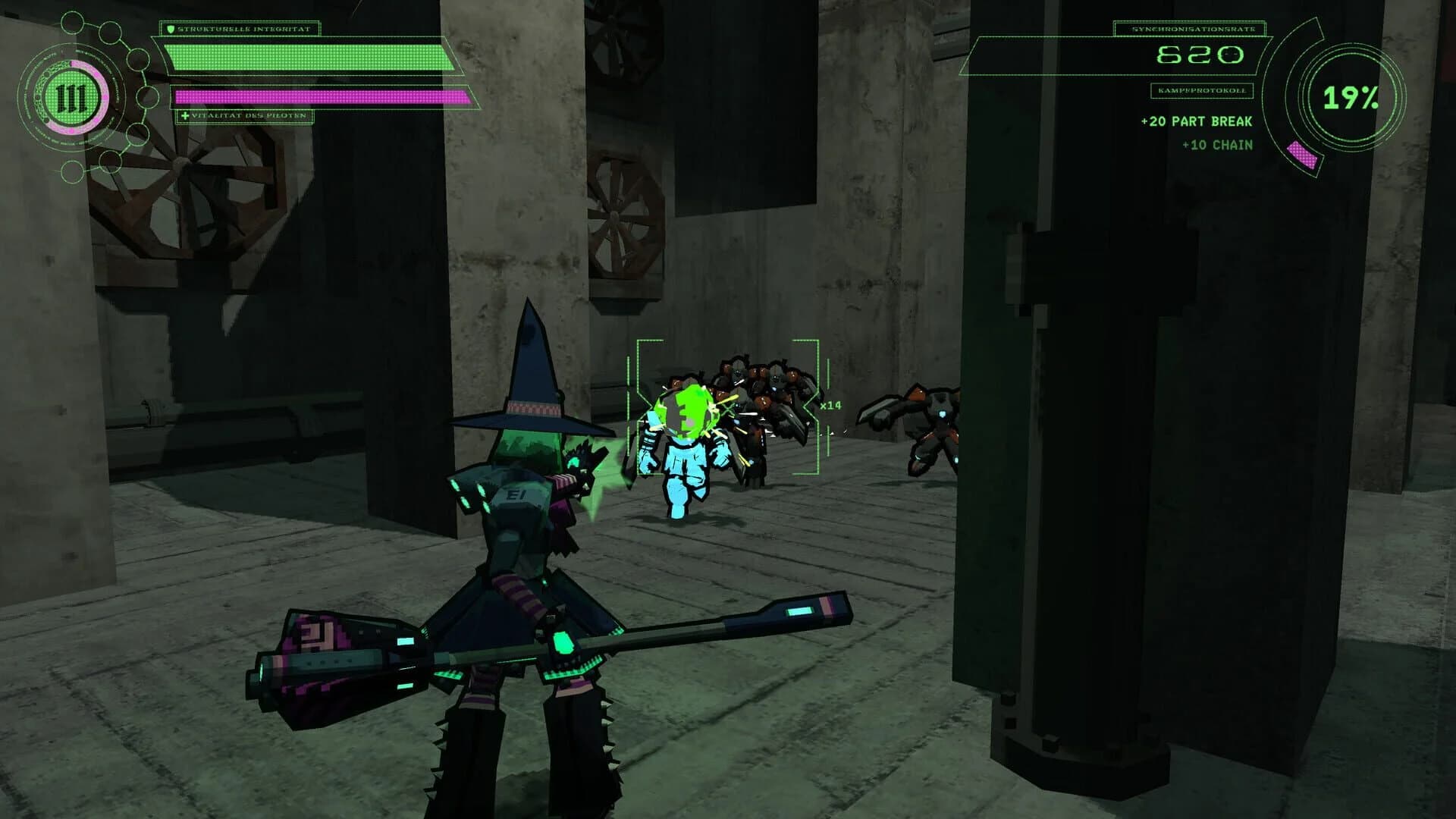1456x819 pixels.
Task: Expand the Synchronisationsrate header panel
Action: (1193, 29)
